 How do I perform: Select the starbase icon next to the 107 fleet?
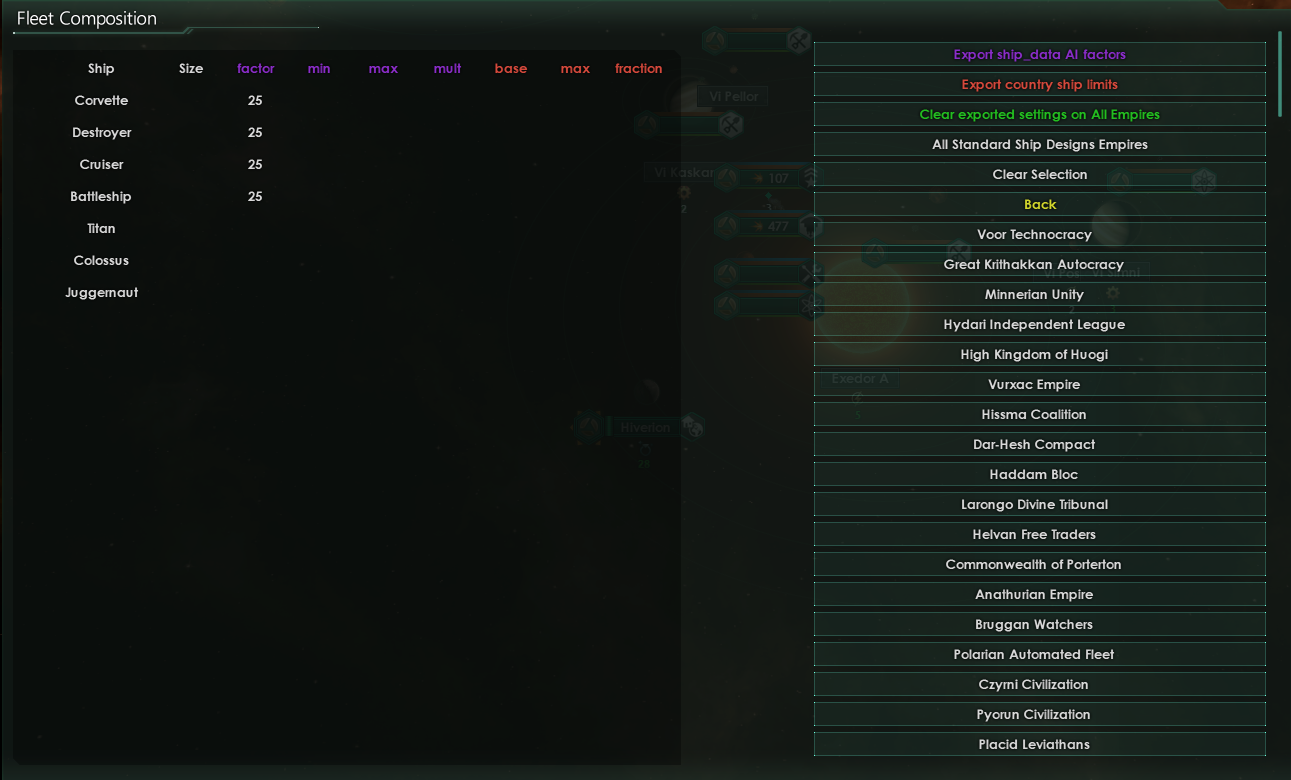[x=810, y=175]
